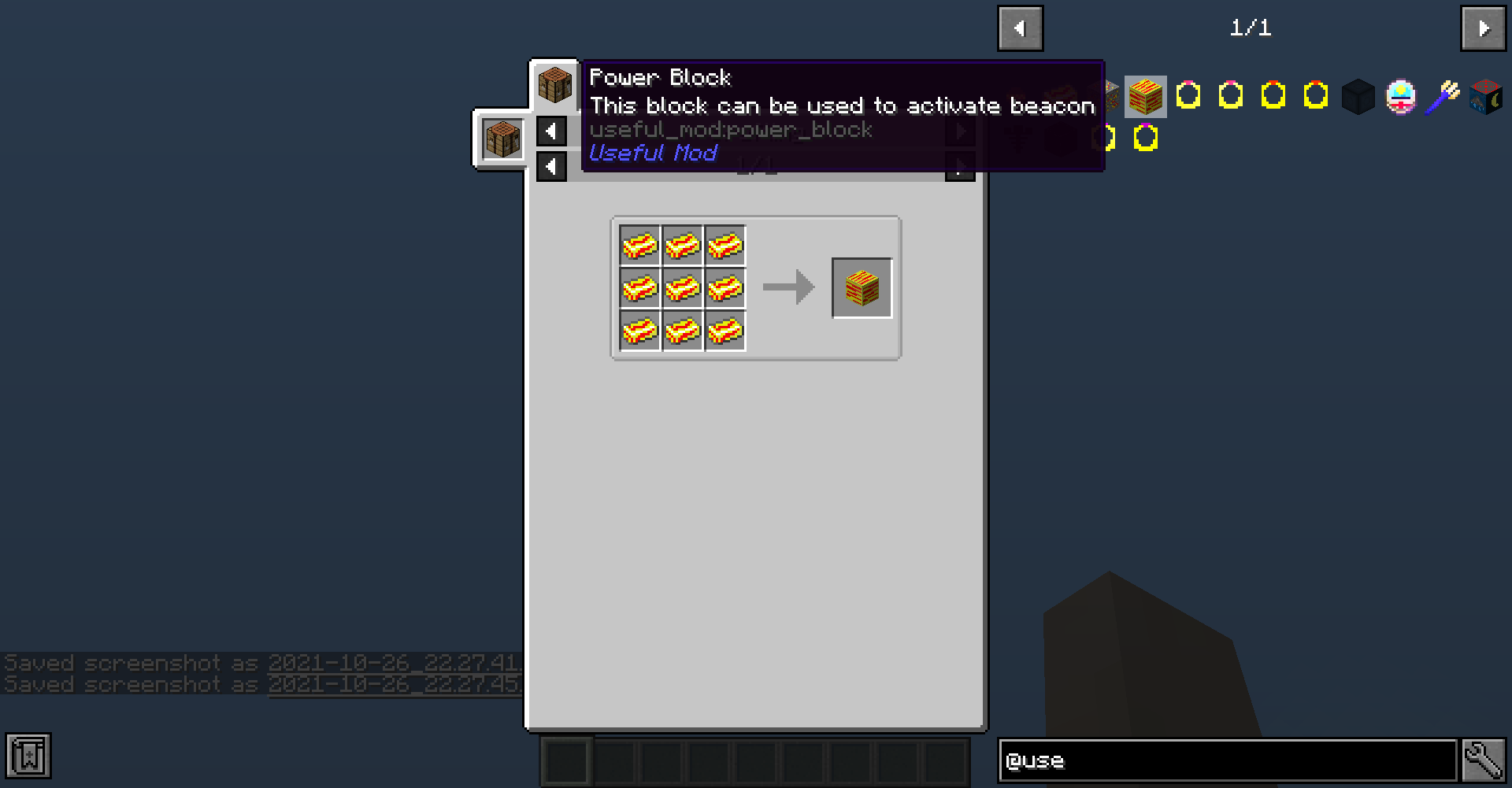Select the black cube block in the item list
1512x788 pixels.
(1358, 96)
